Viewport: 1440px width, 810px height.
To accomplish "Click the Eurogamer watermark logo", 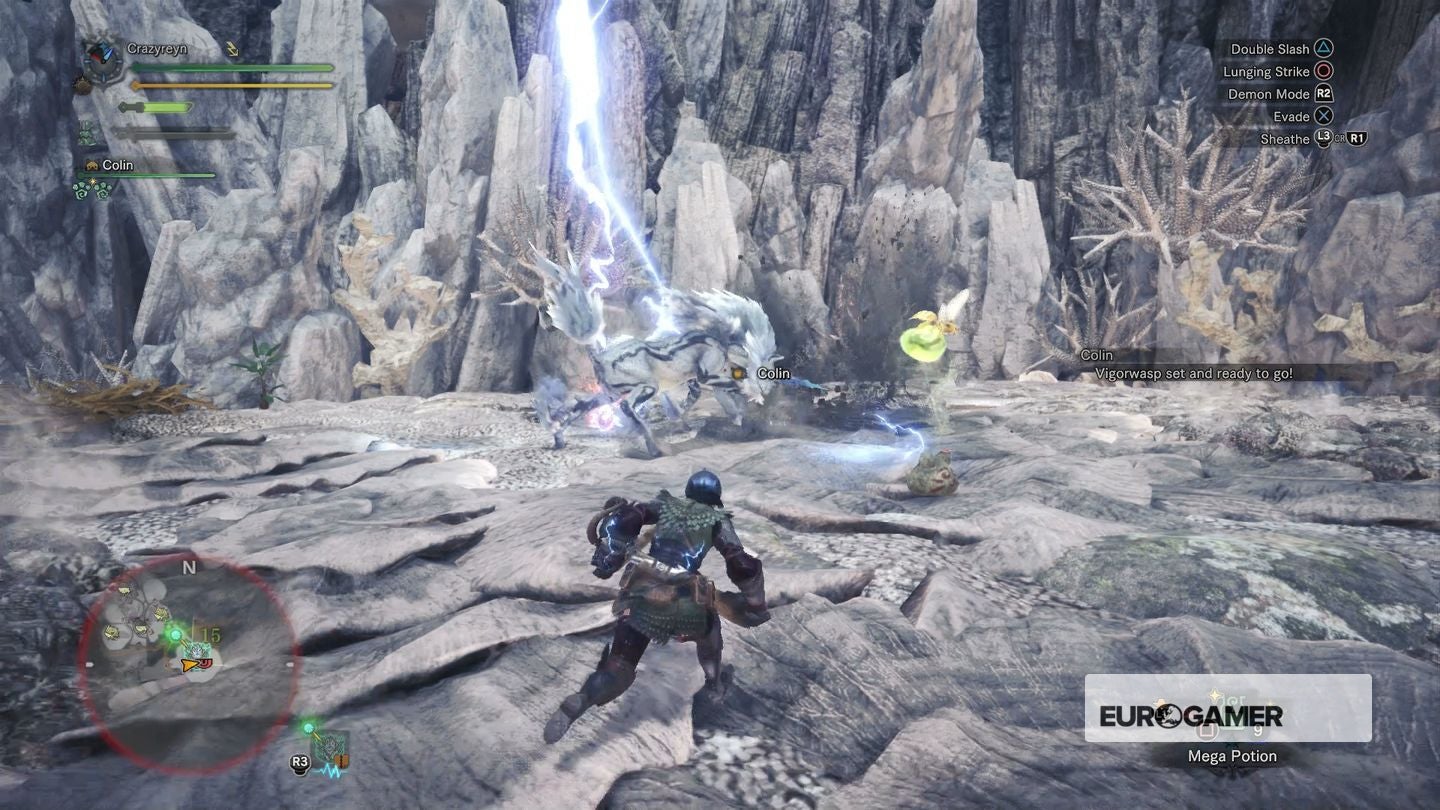I will tap(1192, 714).
